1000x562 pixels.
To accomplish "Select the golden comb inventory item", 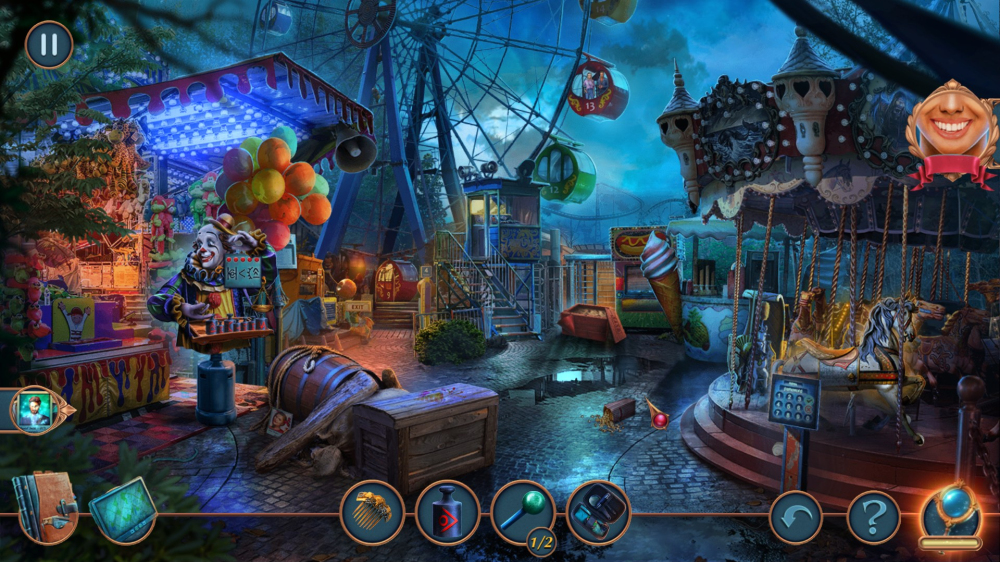I will pos(372,513).
